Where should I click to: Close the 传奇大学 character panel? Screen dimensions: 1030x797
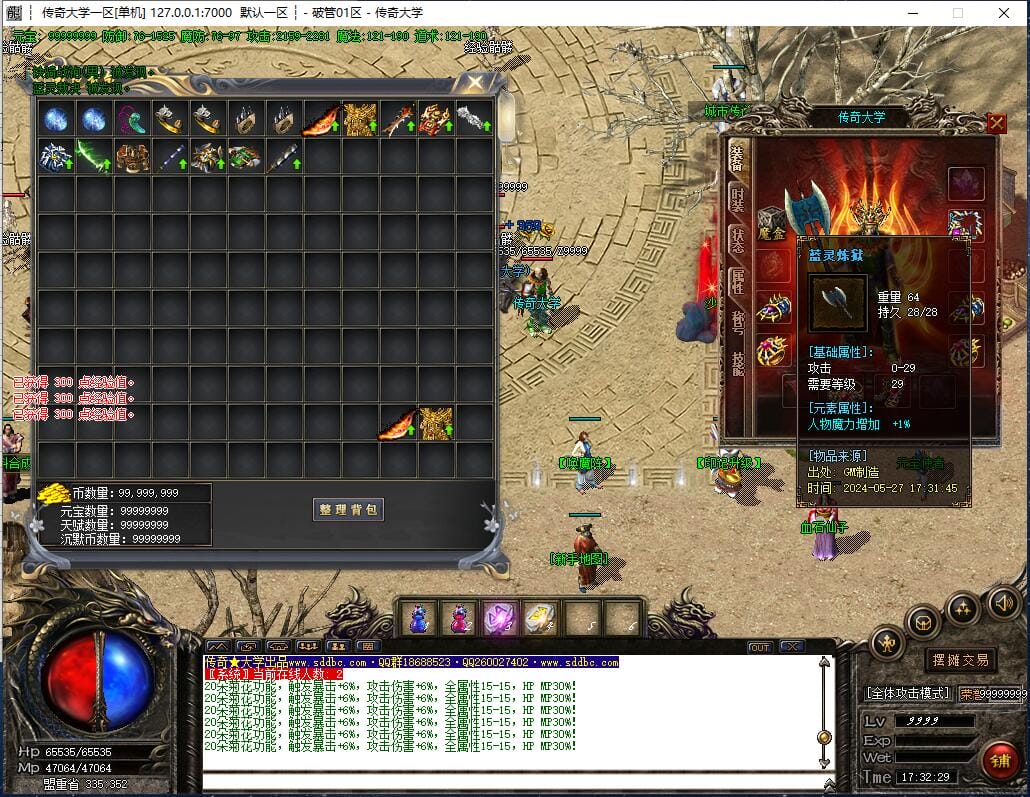coord(996,123)
